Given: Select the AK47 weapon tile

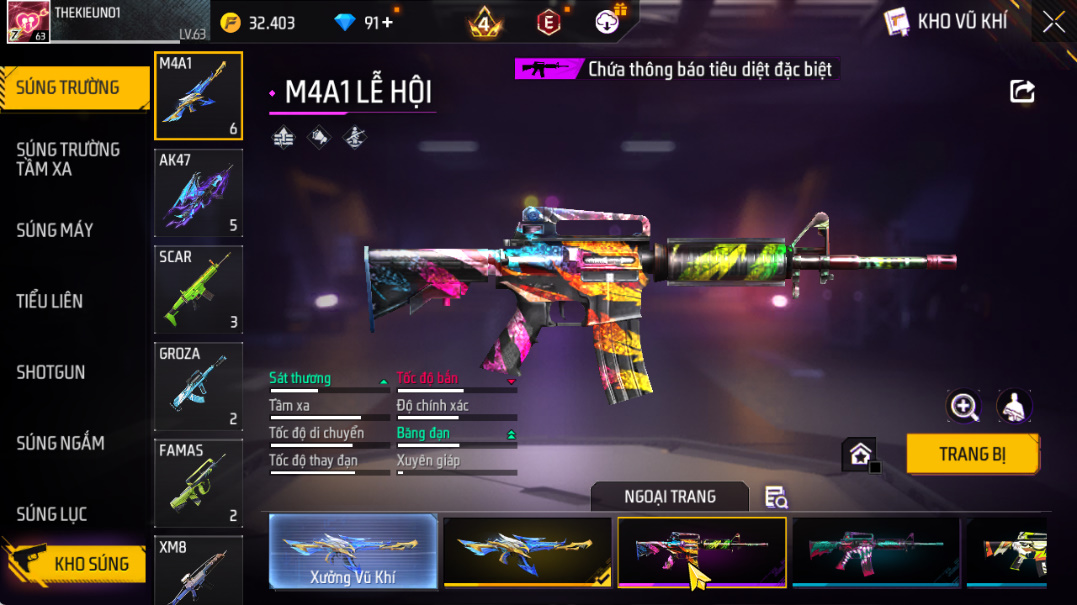Looking at the screenshot, I should click(199, 193).
